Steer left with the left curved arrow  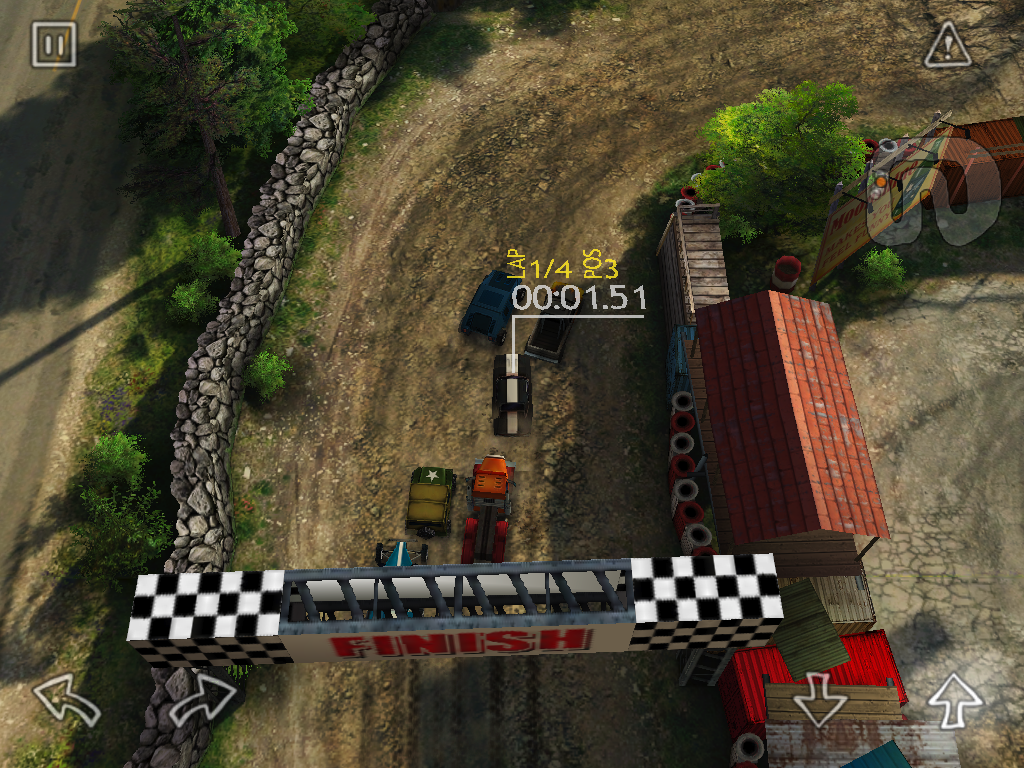tap(67, 699)
